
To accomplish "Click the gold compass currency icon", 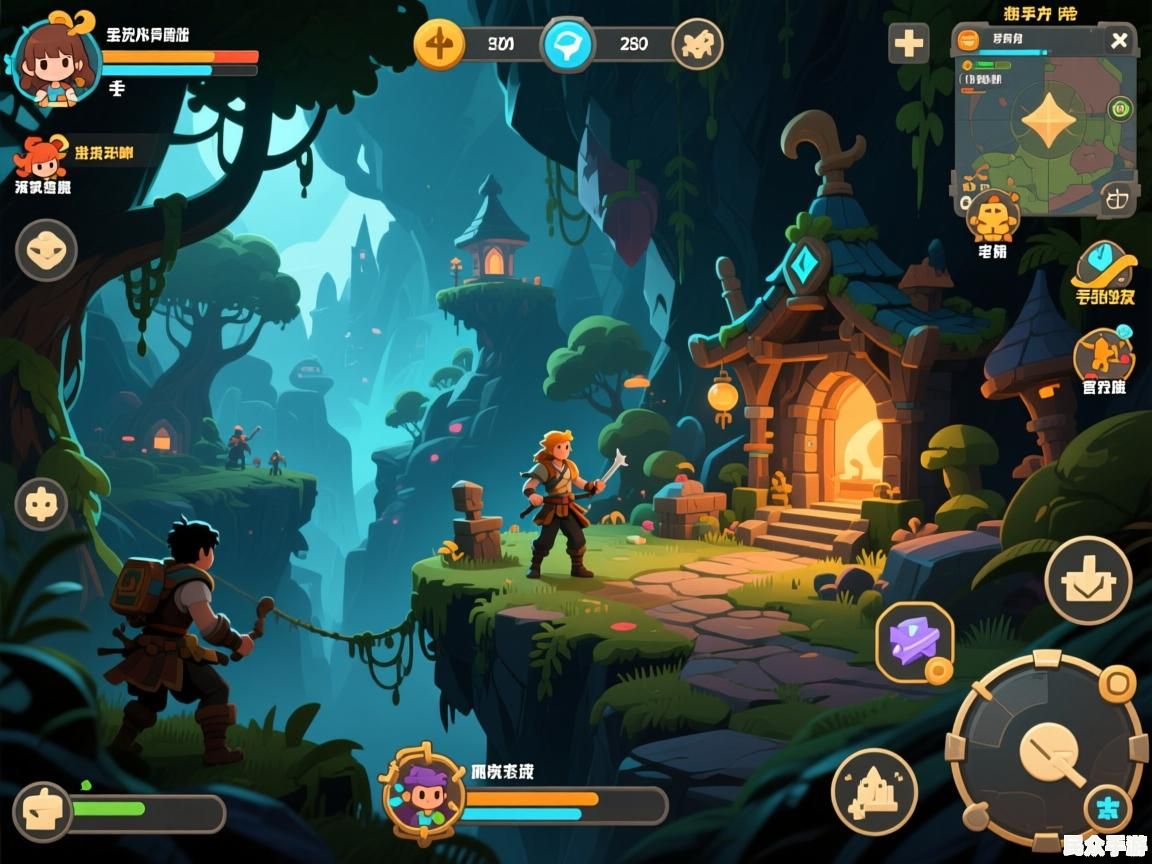I will click(439, 44).
